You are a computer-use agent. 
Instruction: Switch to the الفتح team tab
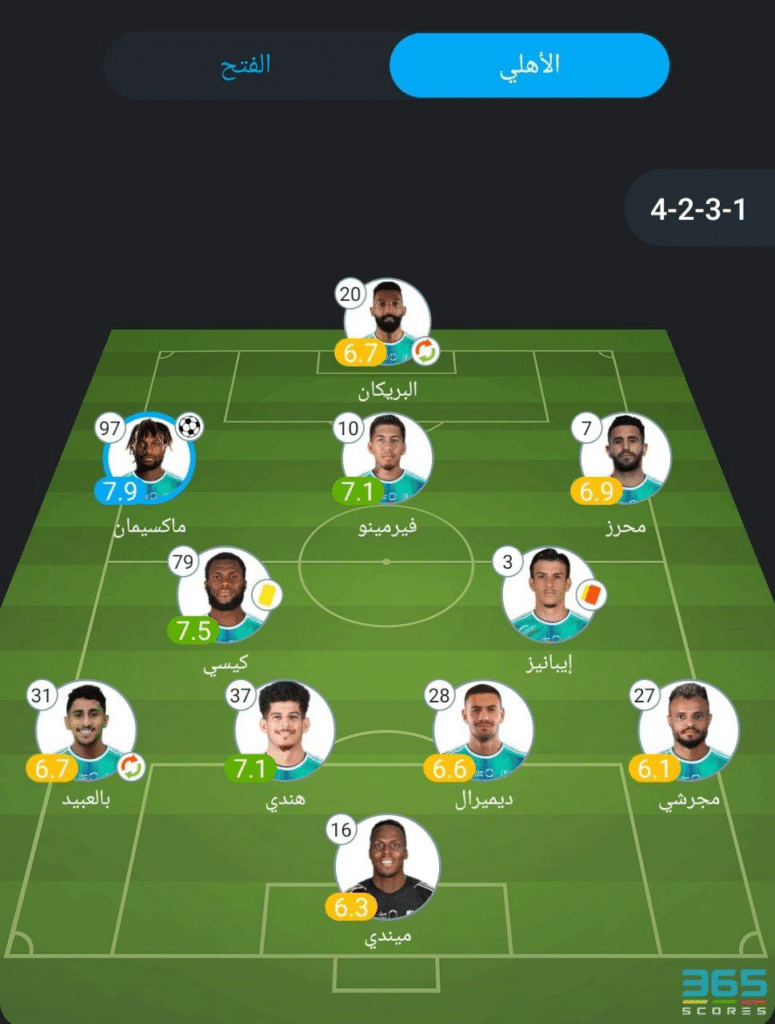pos(246,66)
